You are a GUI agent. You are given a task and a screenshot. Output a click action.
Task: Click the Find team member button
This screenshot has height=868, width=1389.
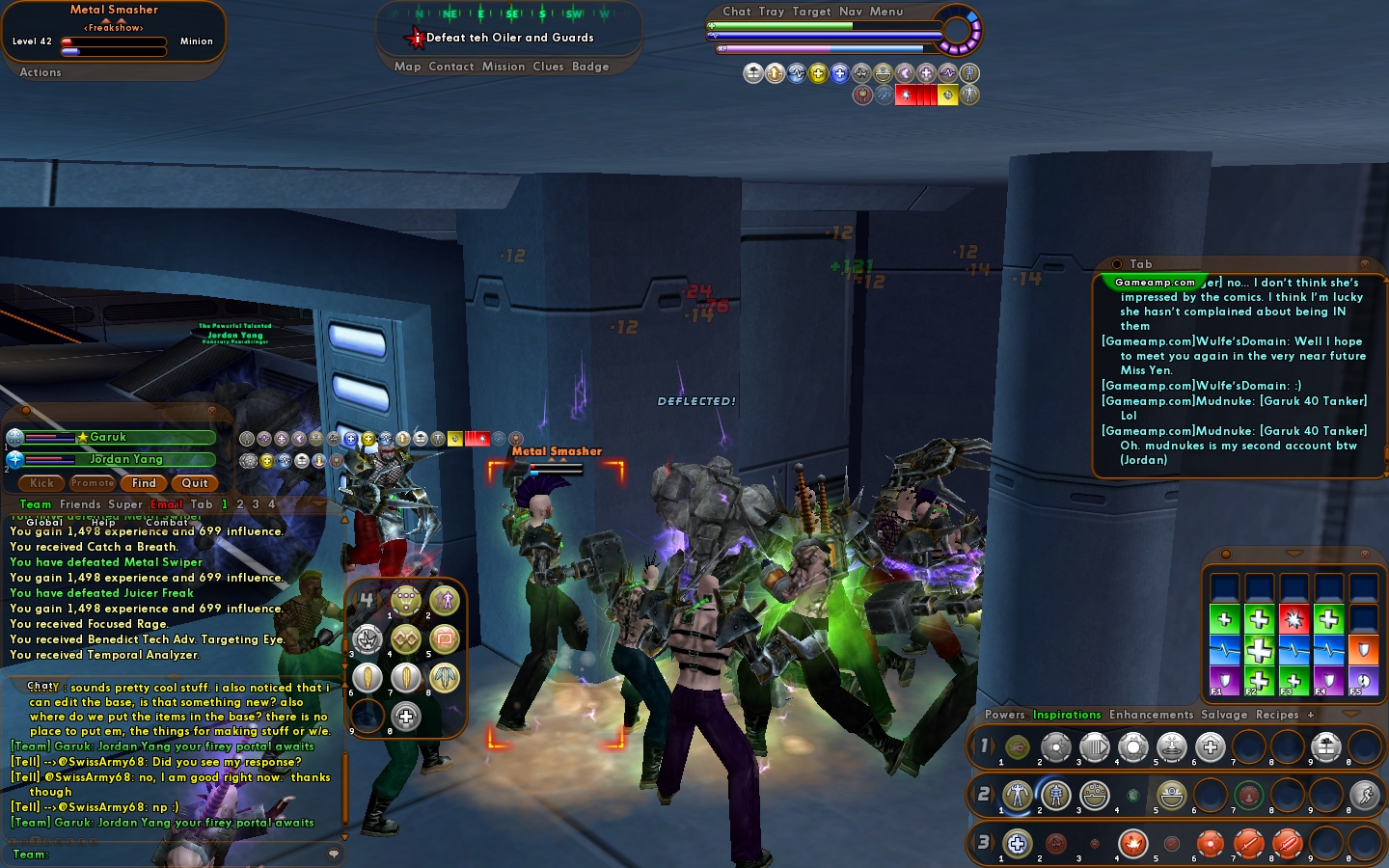[144, 483]
